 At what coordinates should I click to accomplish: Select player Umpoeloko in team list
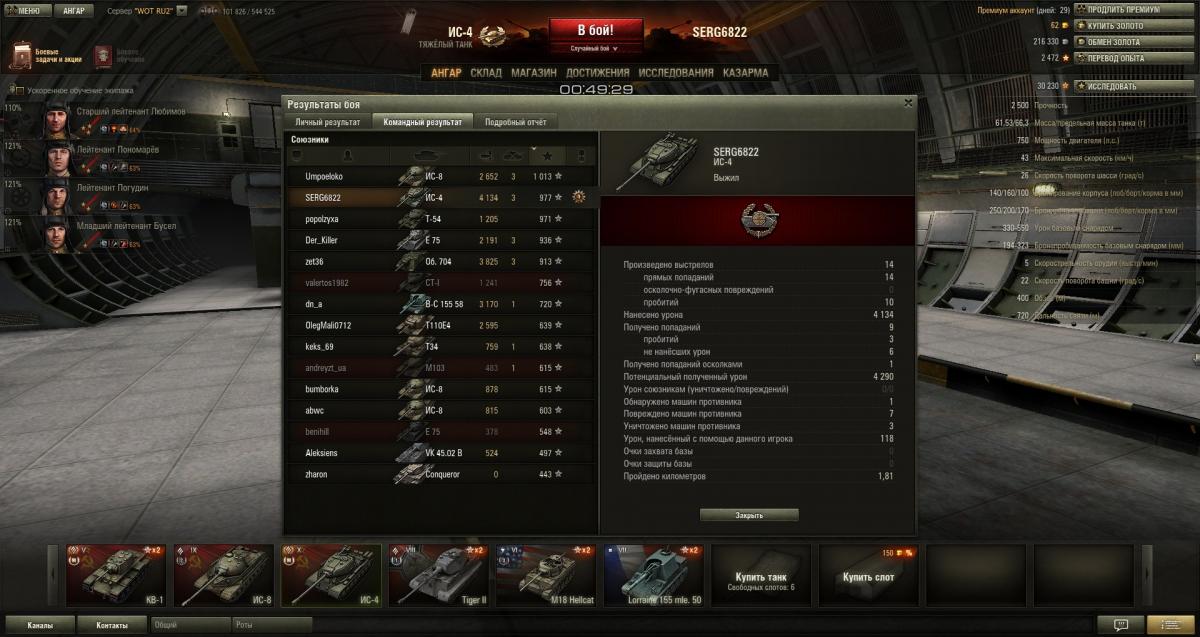[324, 176]
